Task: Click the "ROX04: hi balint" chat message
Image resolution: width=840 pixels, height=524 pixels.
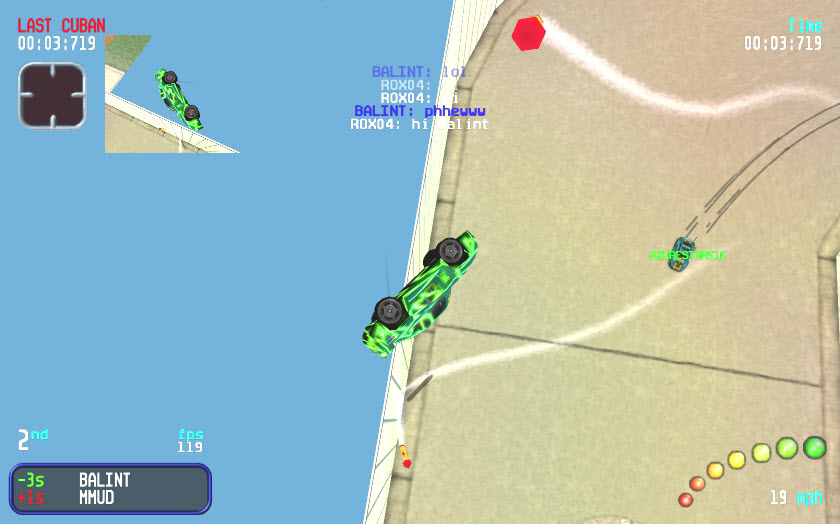Action: [x=419, y=125]
